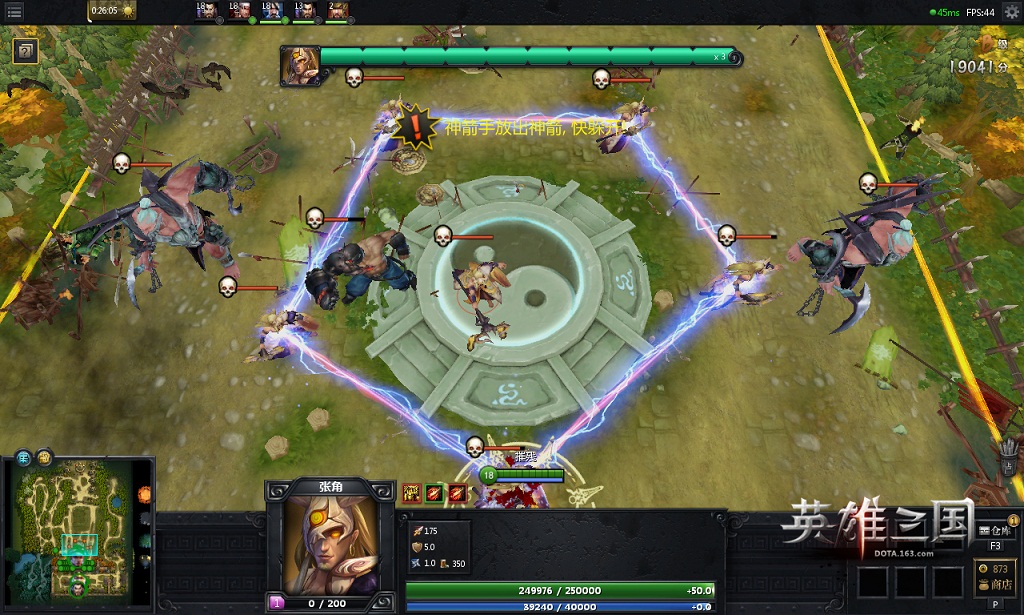
Task: Select the level 13 hero portrait
Action: (306, 11)
